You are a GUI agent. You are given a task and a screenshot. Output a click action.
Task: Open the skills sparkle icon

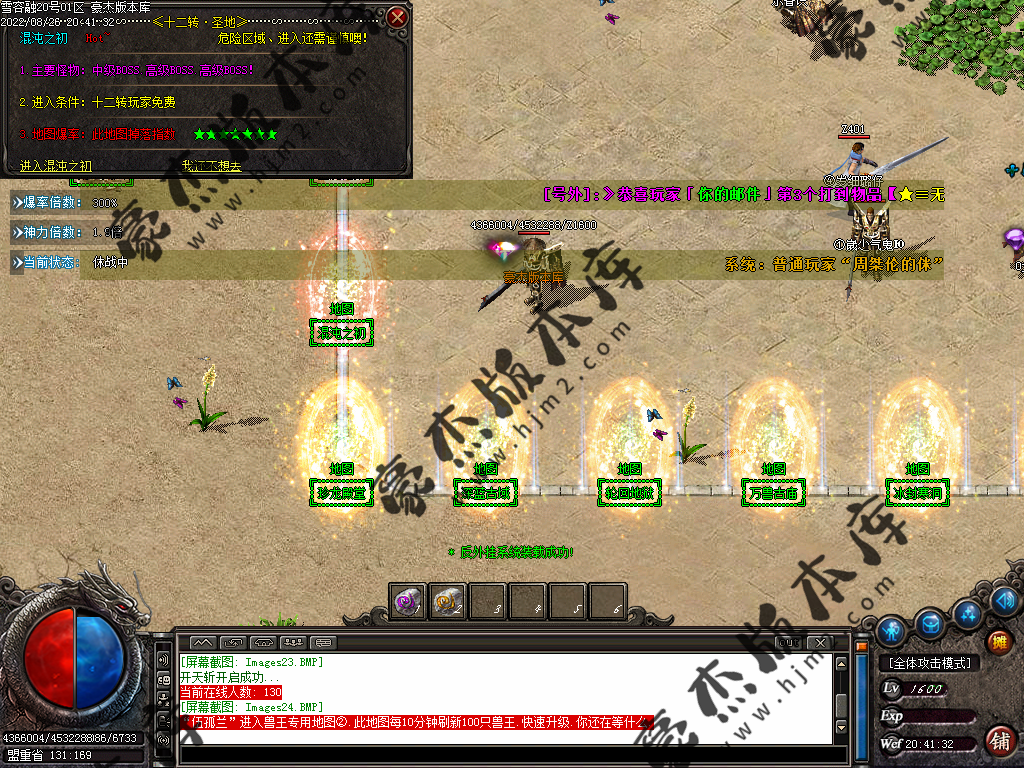click(966, 612)
